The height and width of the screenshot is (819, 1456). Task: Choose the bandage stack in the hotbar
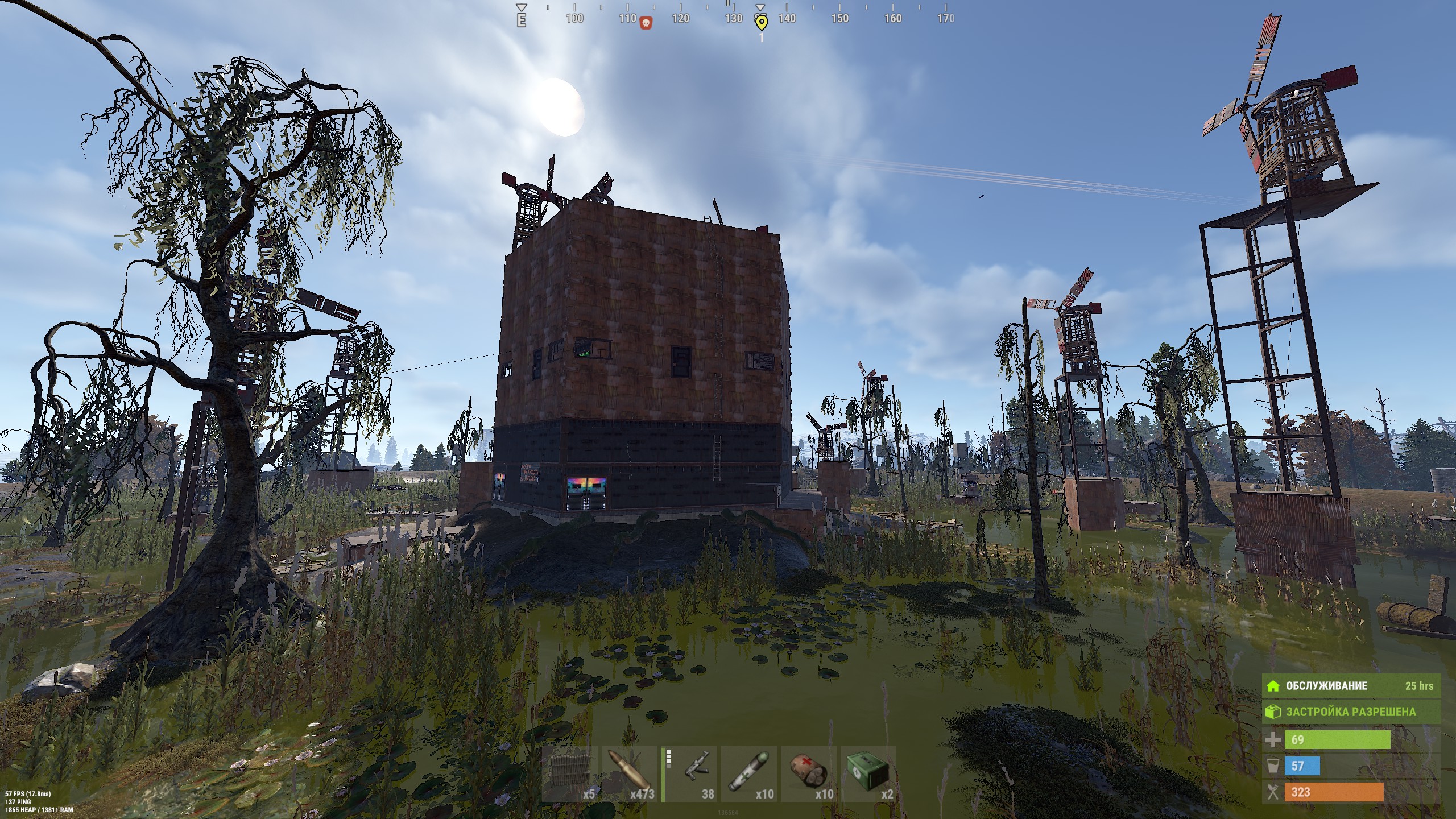point(809,774)
